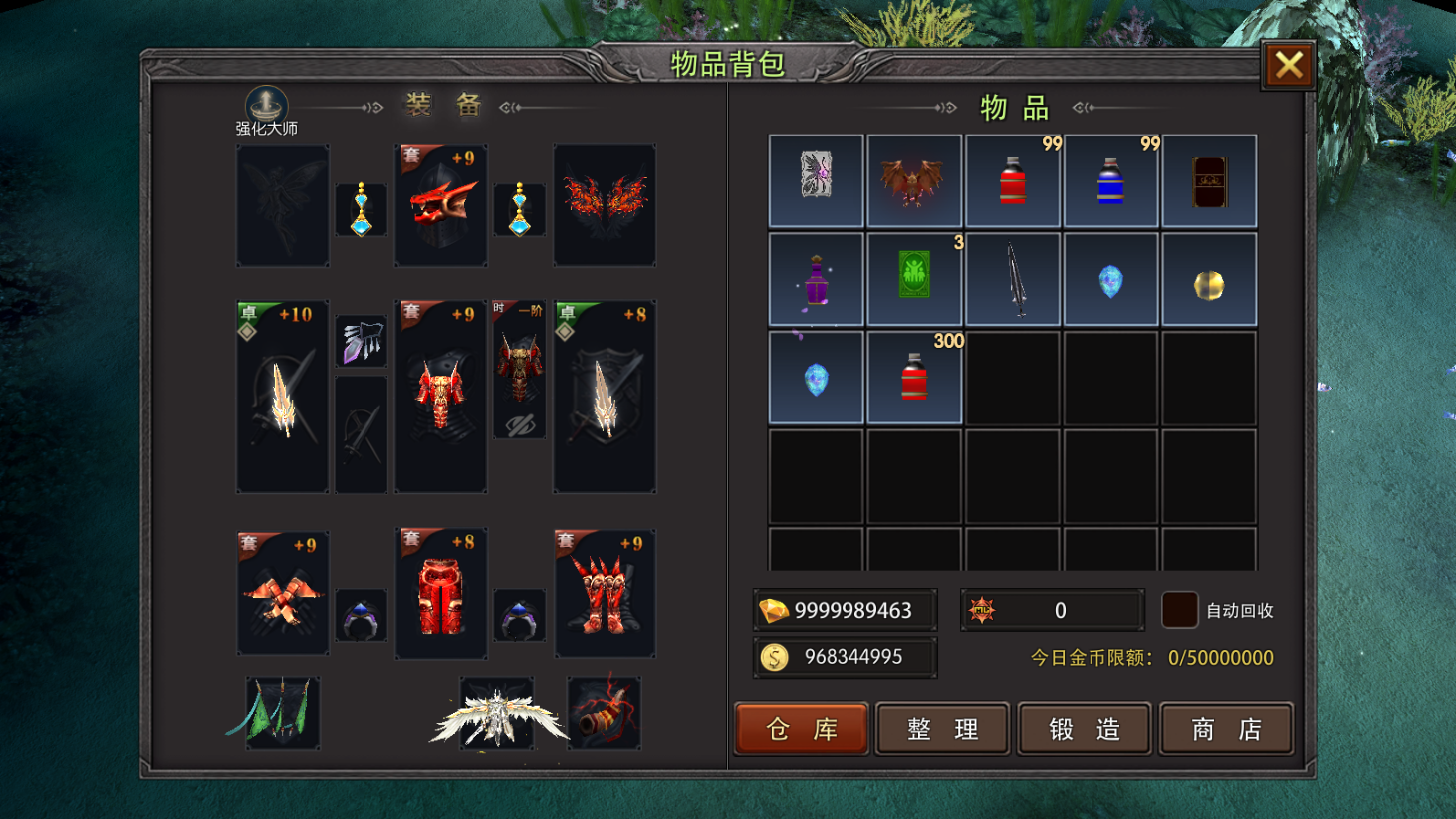Select the white angel wings slot
The width and height of the screenshot is (1456, 819).
click(496, 713)
